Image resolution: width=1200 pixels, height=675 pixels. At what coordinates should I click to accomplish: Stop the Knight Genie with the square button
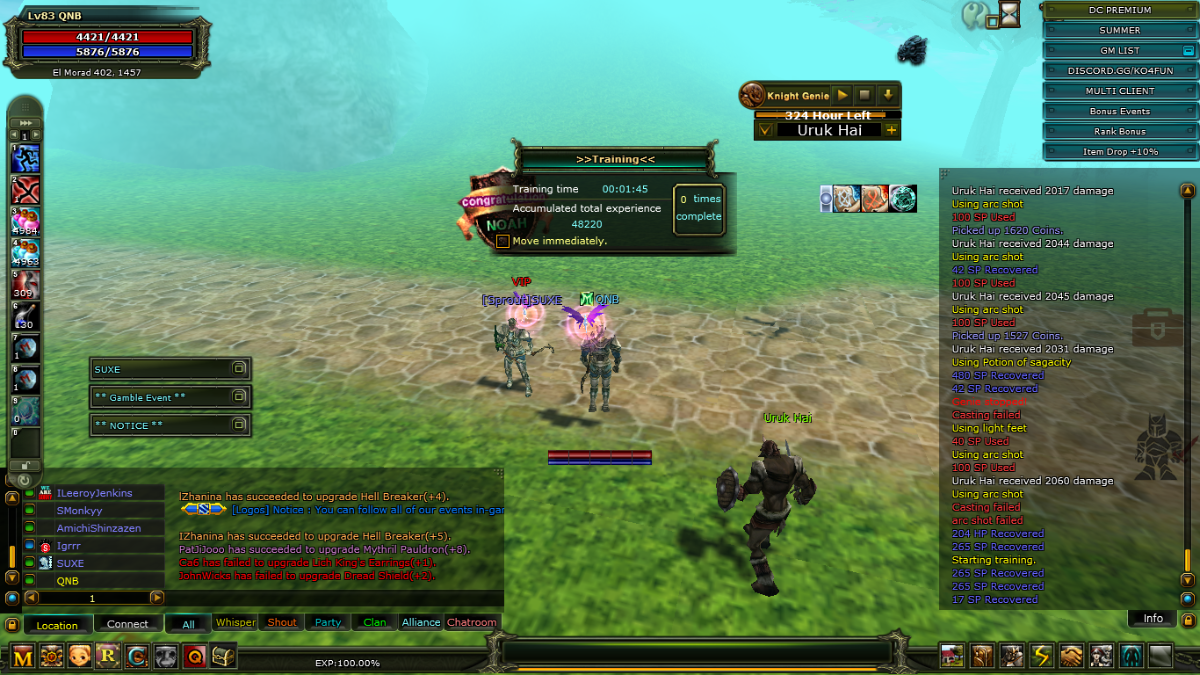point(865,95)
